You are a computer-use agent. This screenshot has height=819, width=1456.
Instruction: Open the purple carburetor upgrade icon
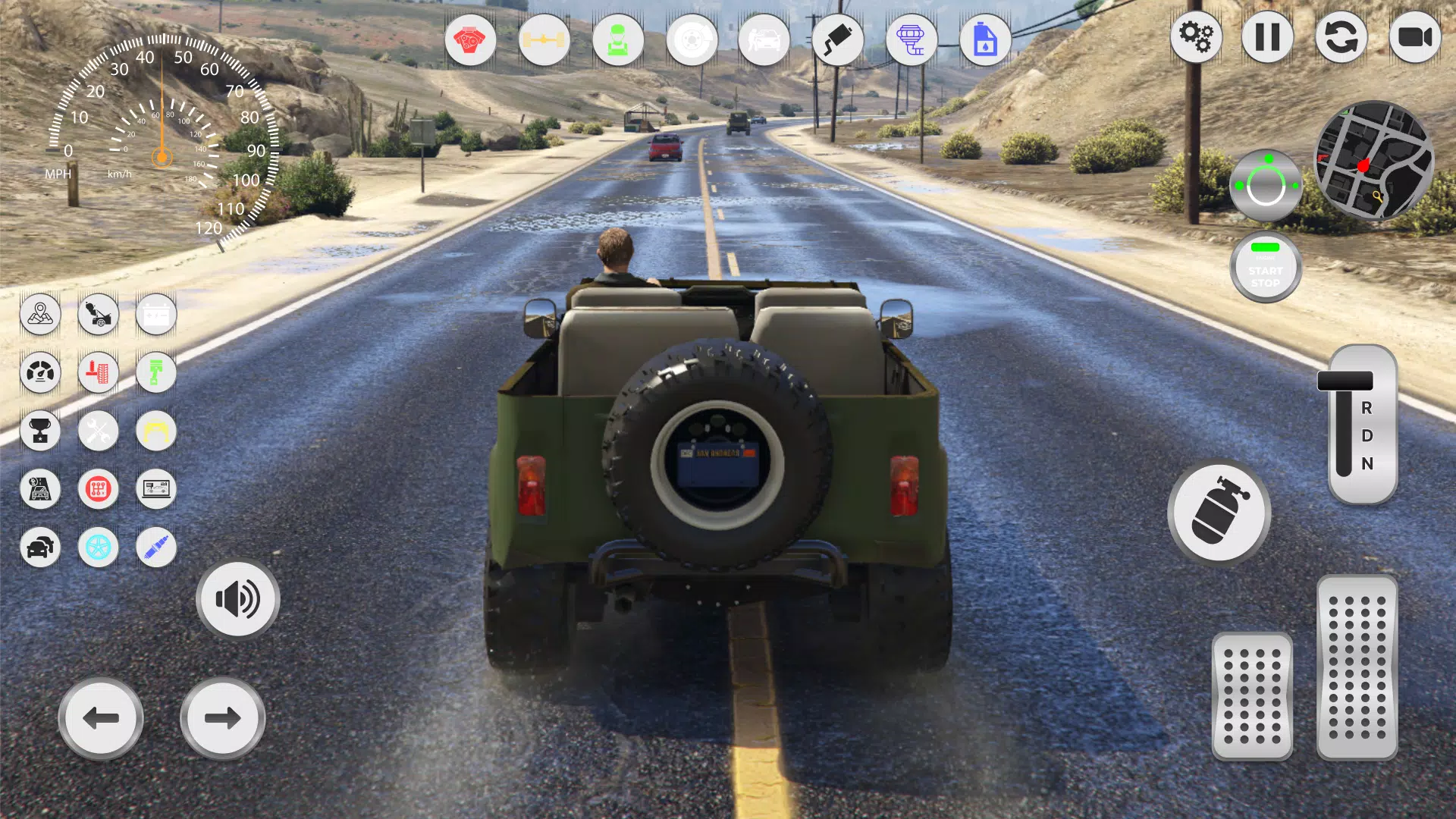(912, 40)
